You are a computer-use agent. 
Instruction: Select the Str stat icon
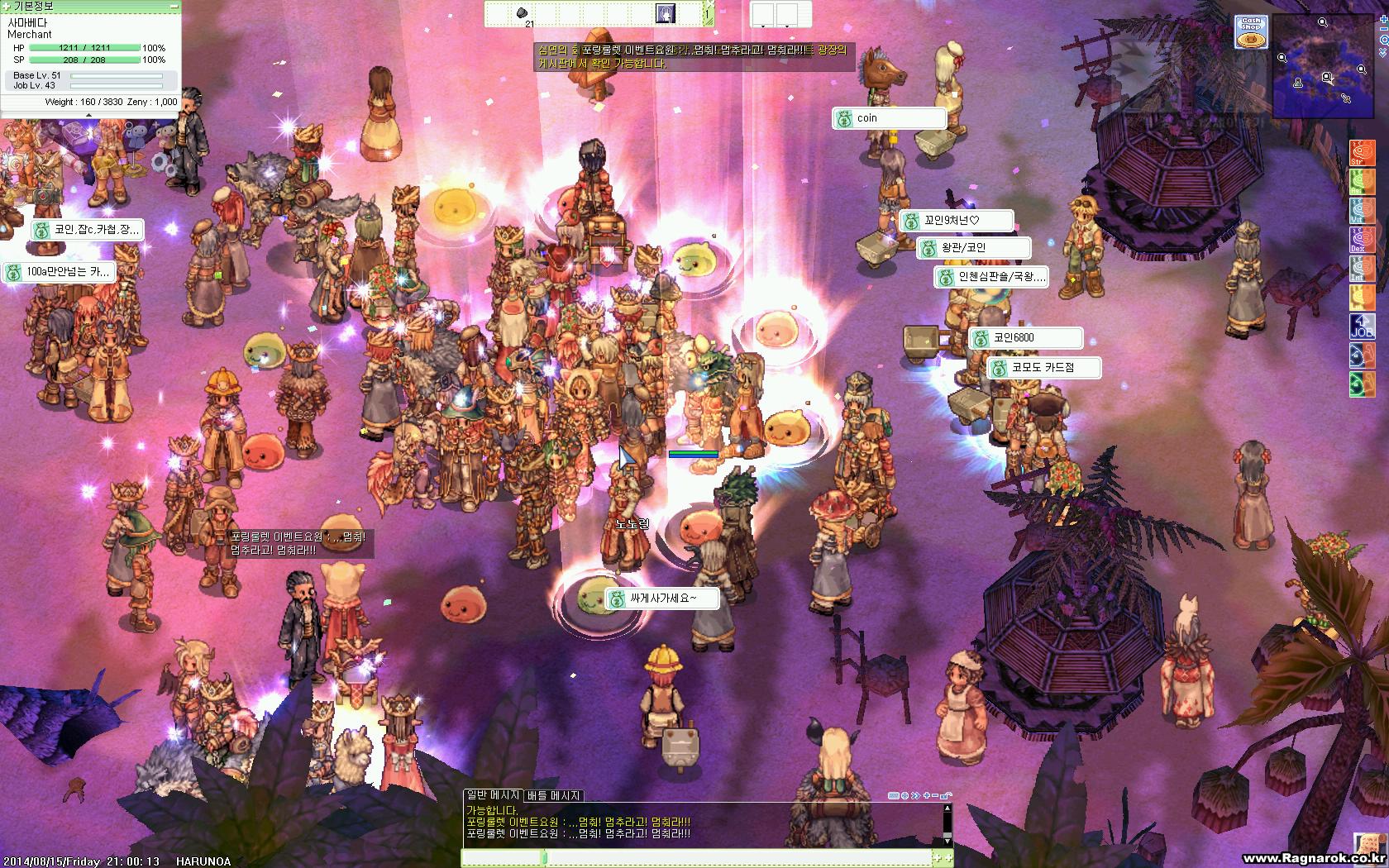[x=1362, y=153]
